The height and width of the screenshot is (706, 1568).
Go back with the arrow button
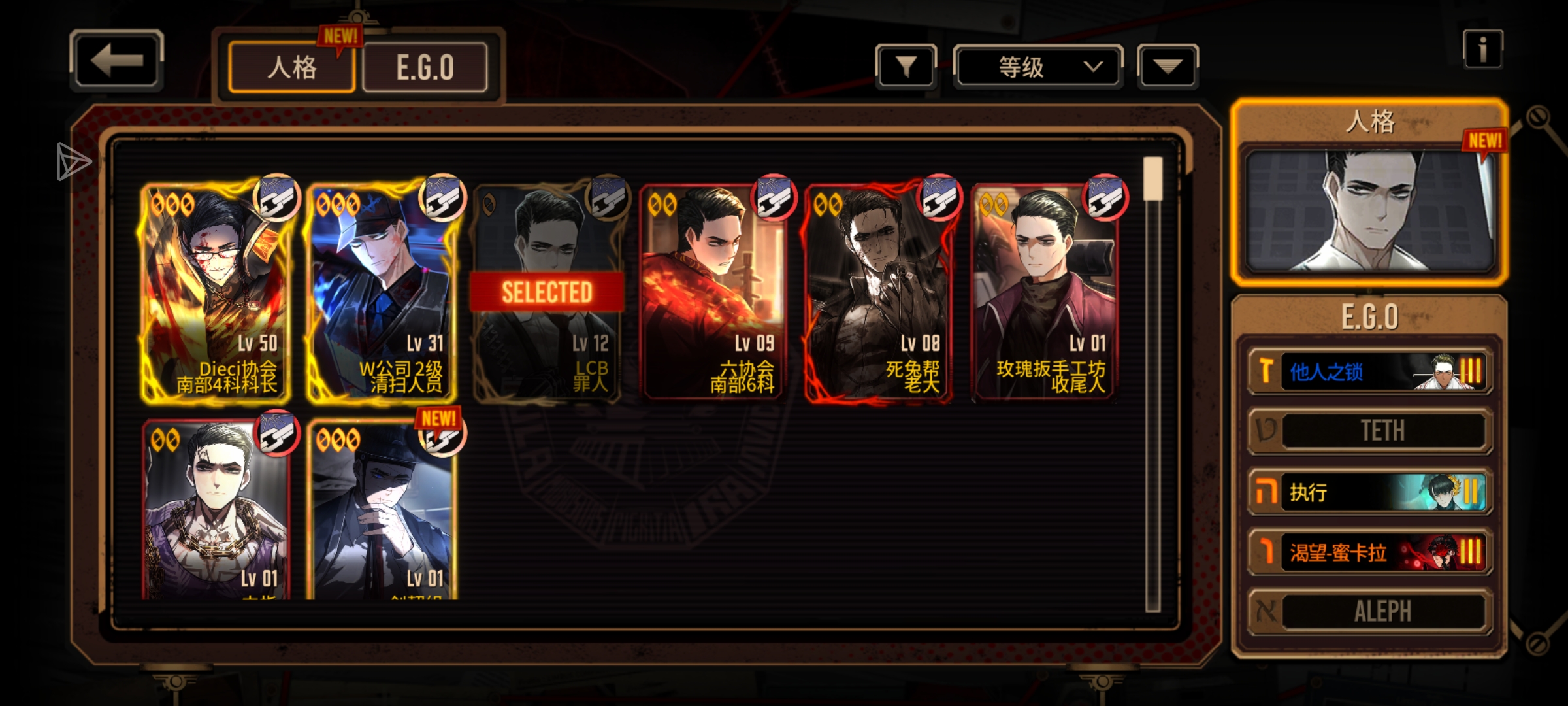pyautogui.click(x=116, y=61)
